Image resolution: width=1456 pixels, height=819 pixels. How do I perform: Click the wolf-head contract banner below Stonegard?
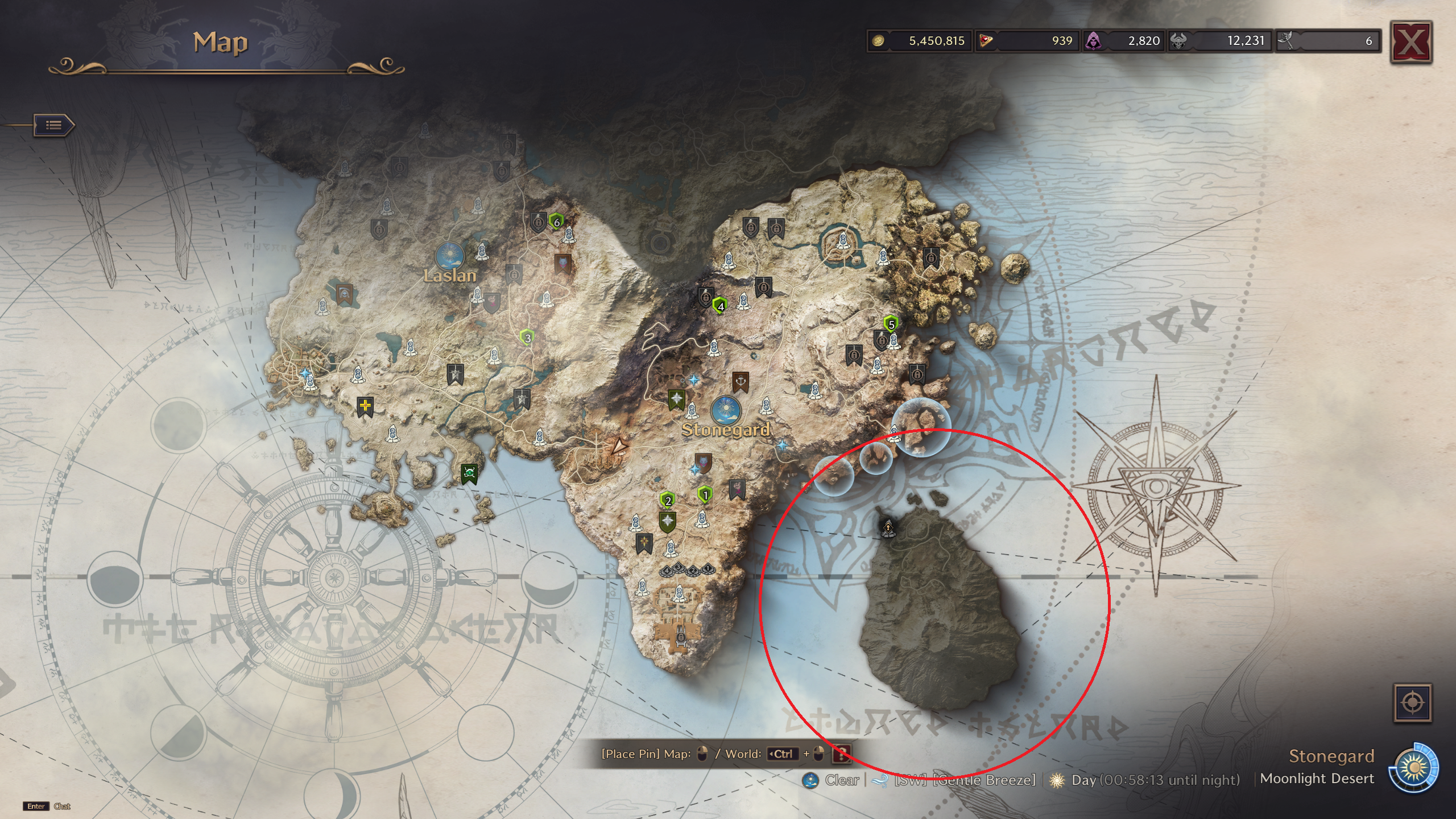(x=704, y=462)
